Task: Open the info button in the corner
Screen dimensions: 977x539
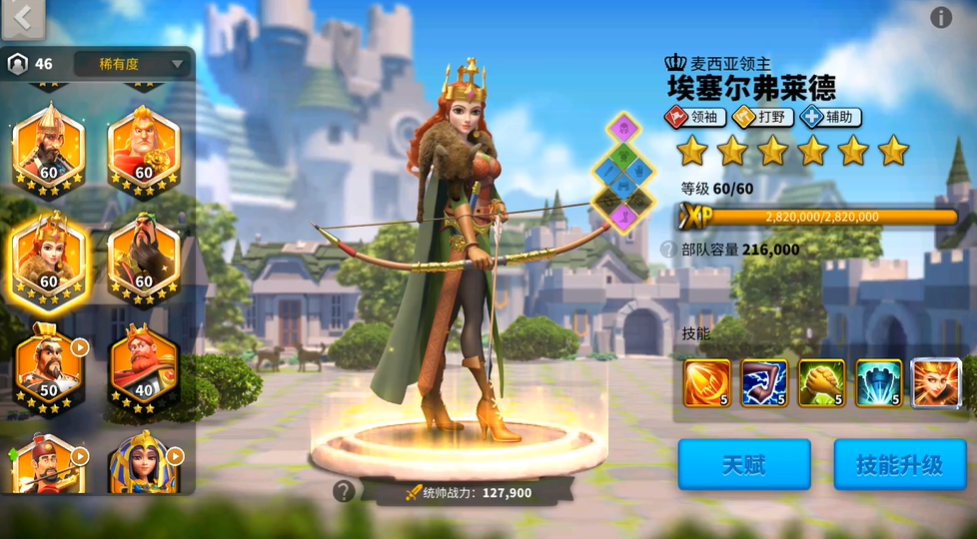Action: (940, 18)
